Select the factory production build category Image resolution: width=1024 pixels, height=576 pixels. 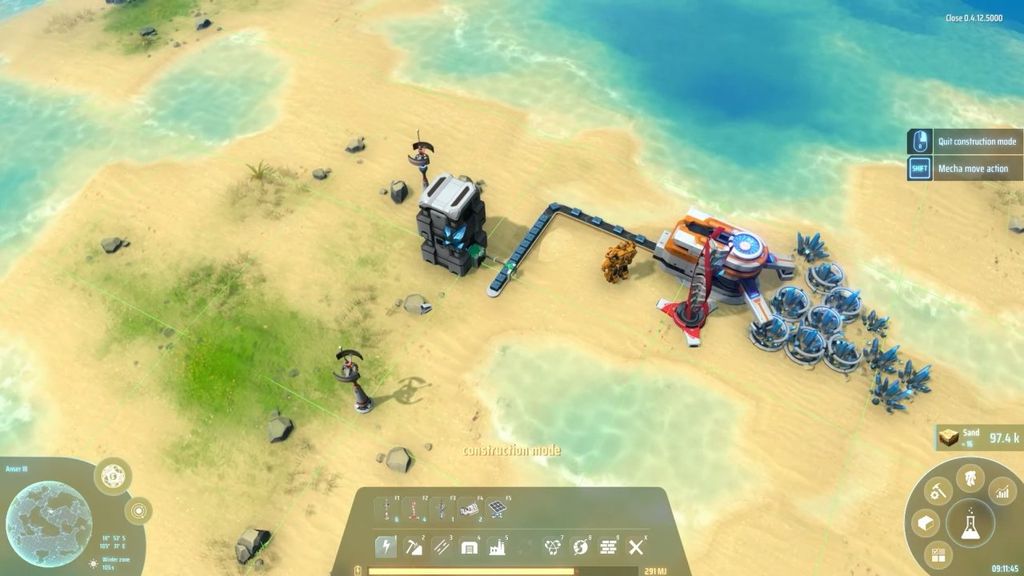(496, 546)
